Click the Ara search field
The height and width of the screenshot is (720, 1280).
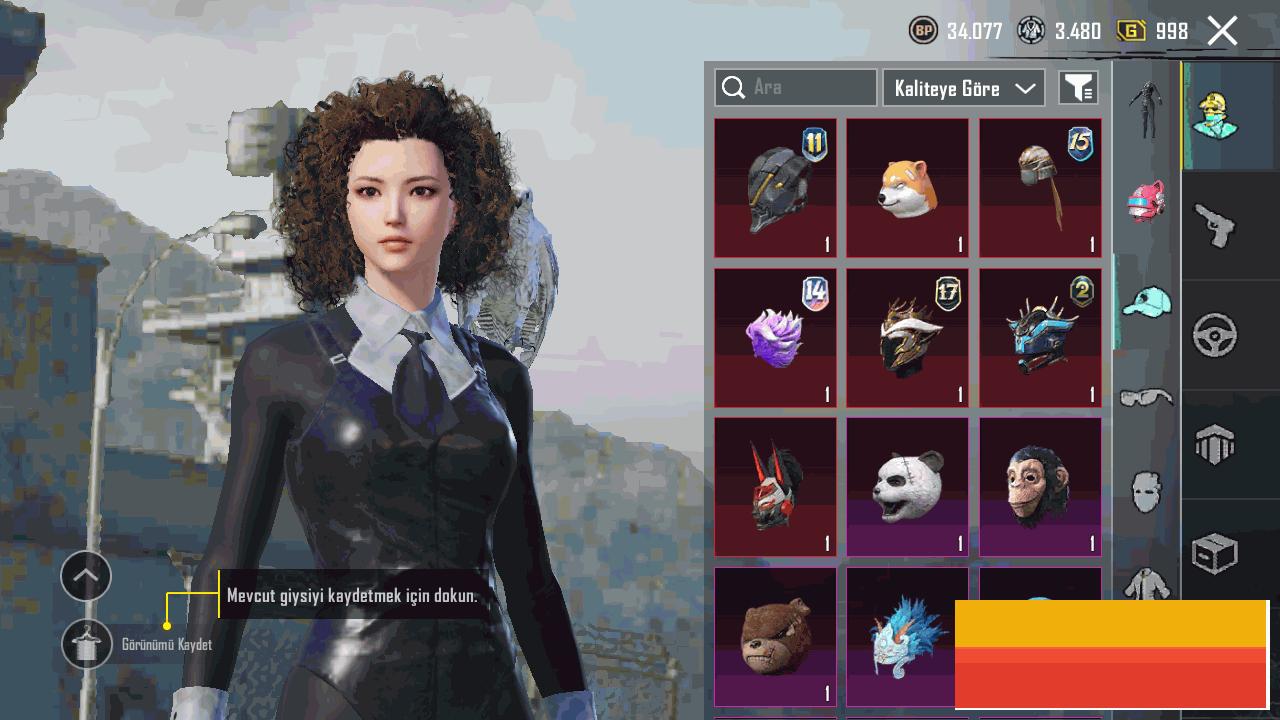[x=795, y=88]
